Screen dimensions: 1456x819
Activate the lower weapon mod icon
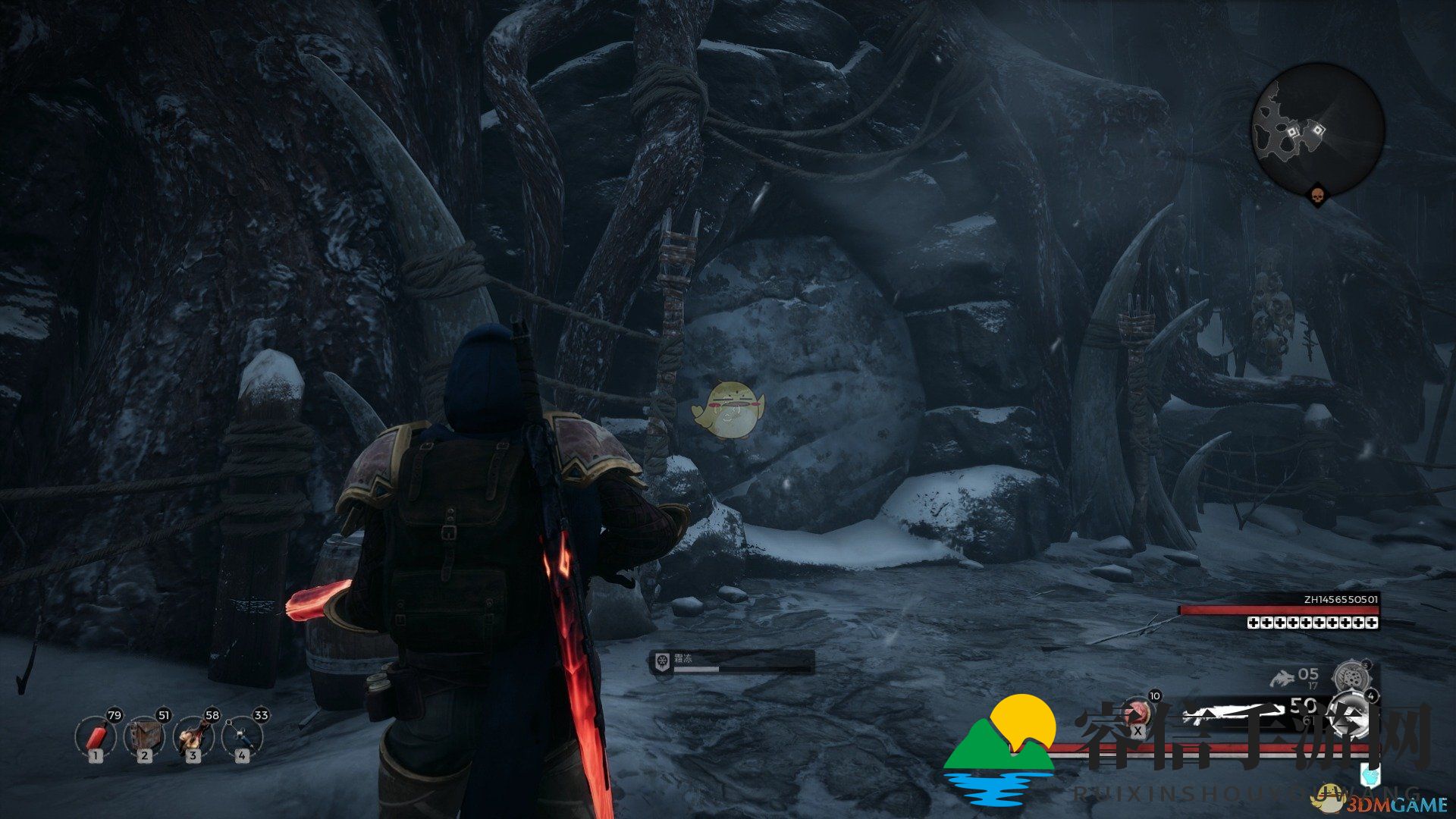1351,711
